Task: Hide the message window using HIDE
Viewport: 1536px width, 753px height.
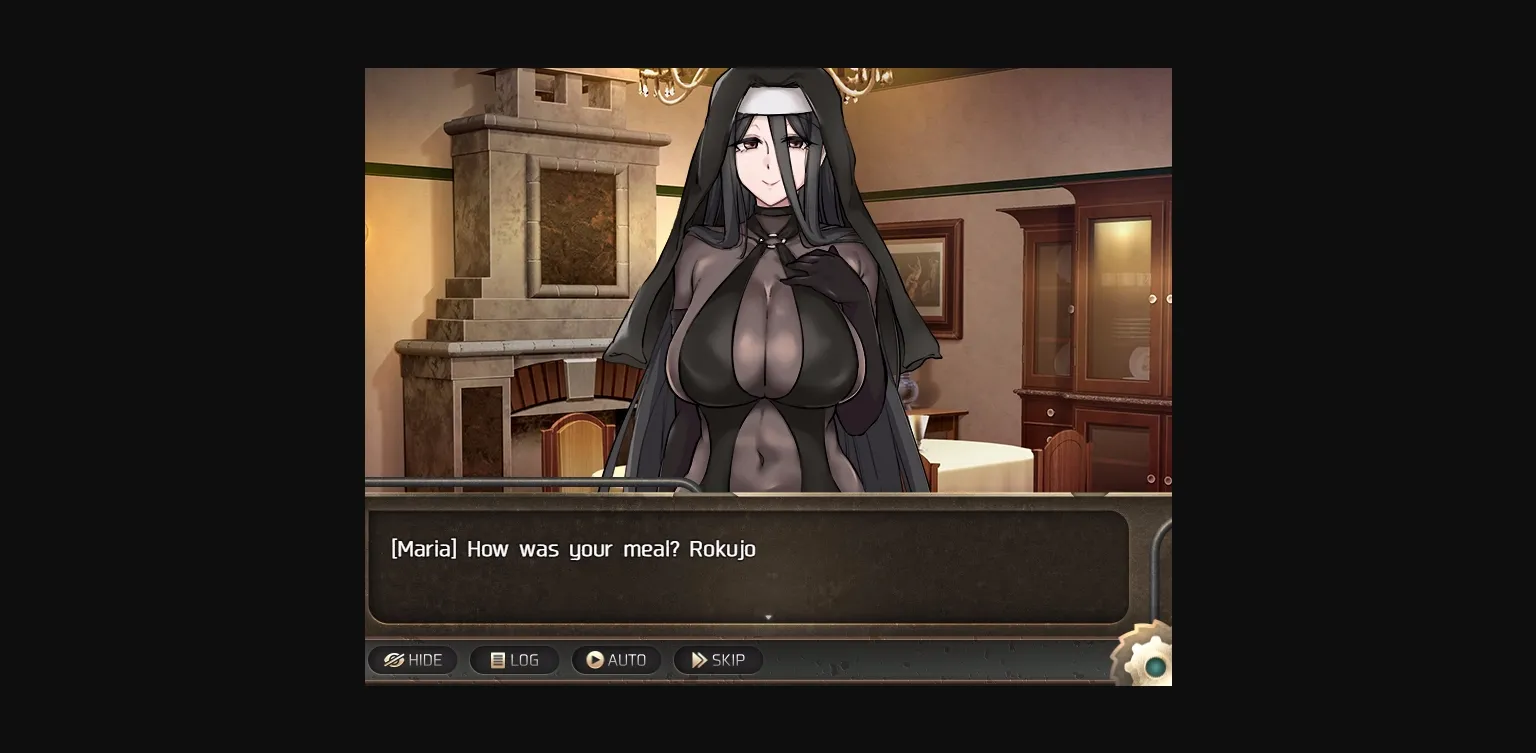Action: coord(413,660)
